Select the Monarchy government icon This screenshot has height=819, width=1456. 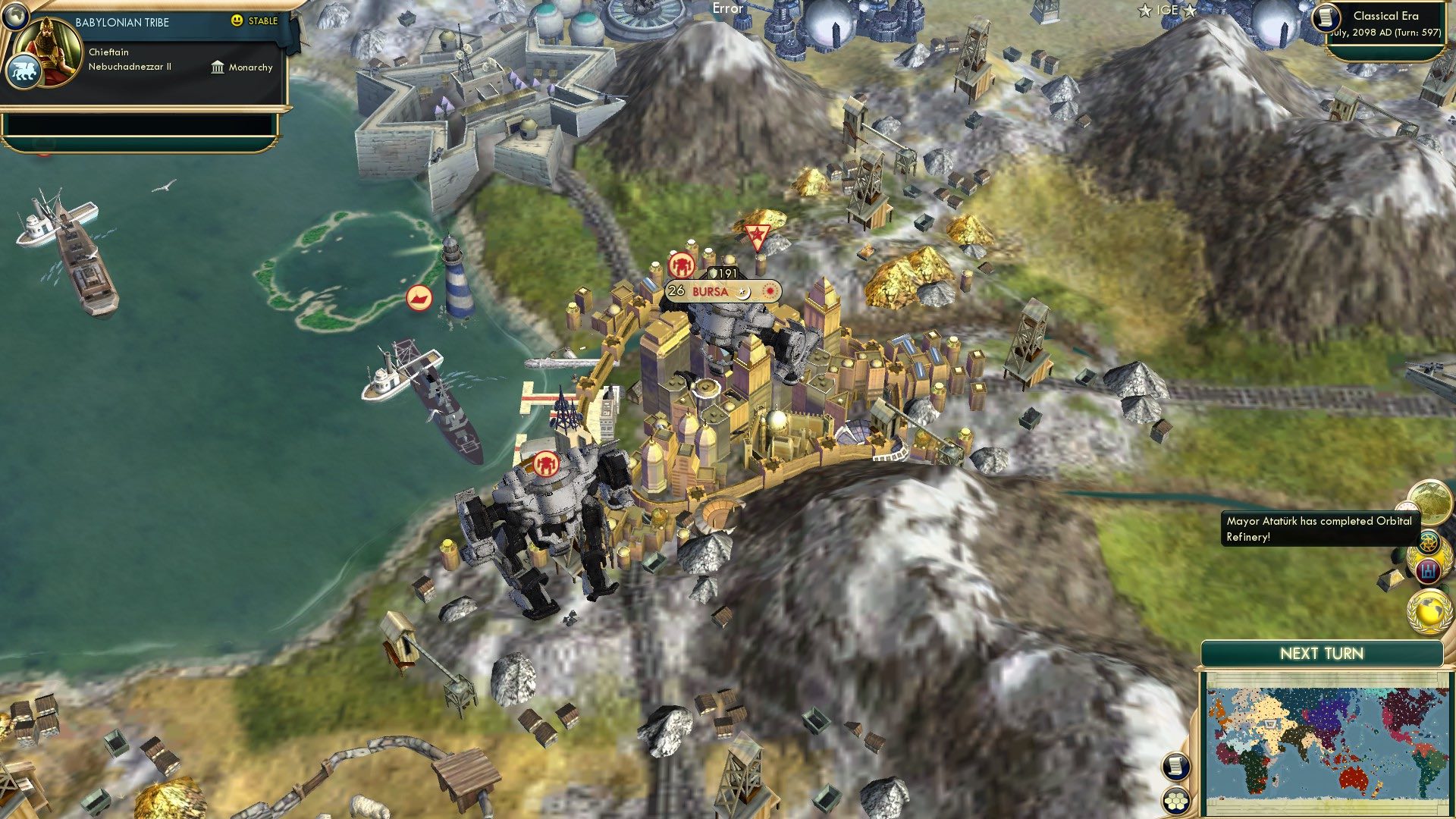pos(216,67)
